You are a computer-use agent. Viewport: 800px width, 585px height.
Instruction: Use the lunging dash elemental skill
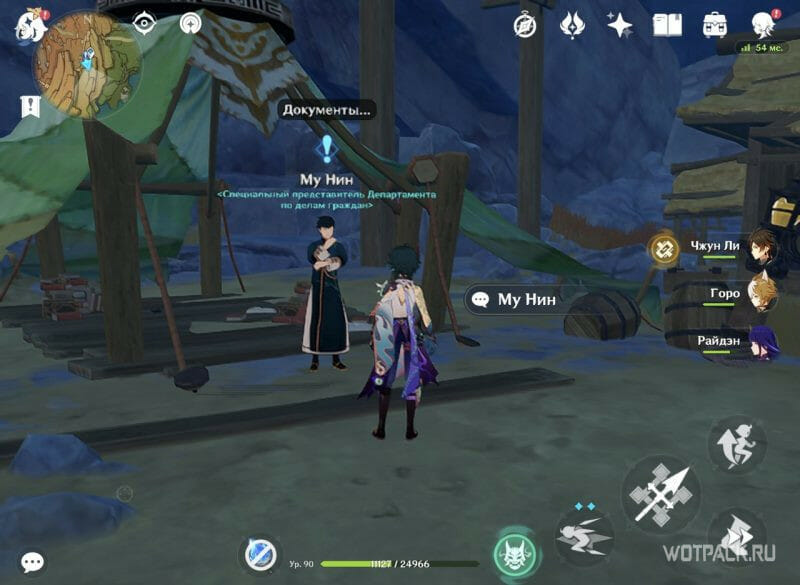(x=584, y=533)
